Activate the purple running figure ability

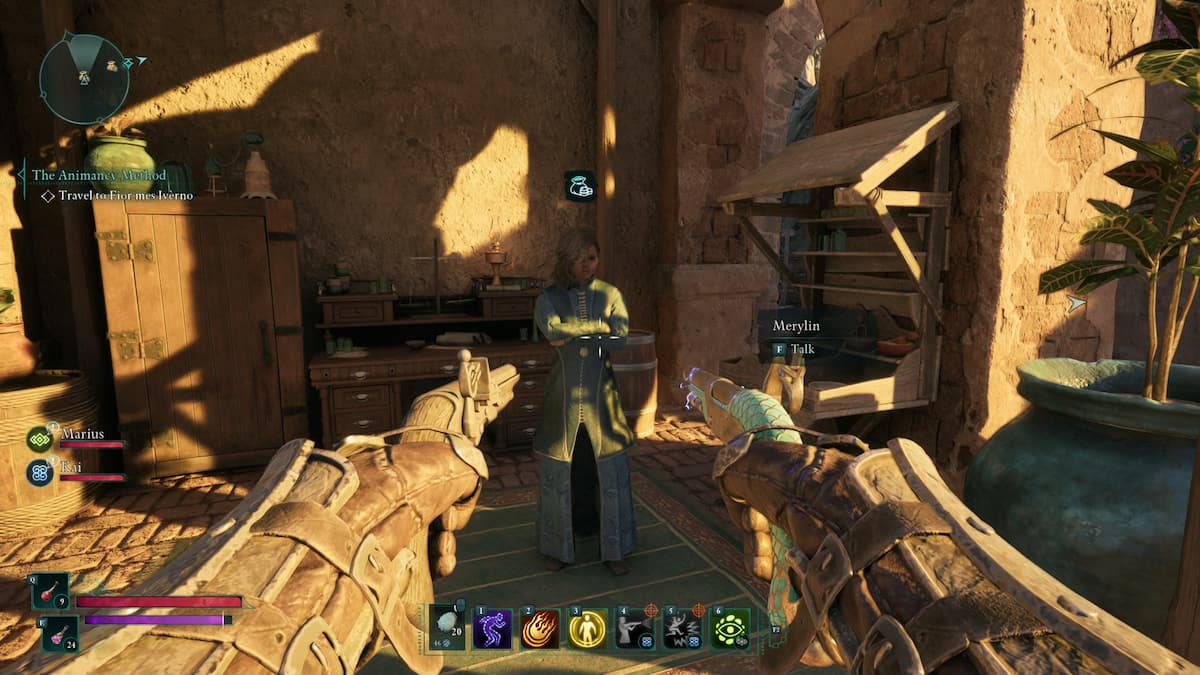point(492,629)
